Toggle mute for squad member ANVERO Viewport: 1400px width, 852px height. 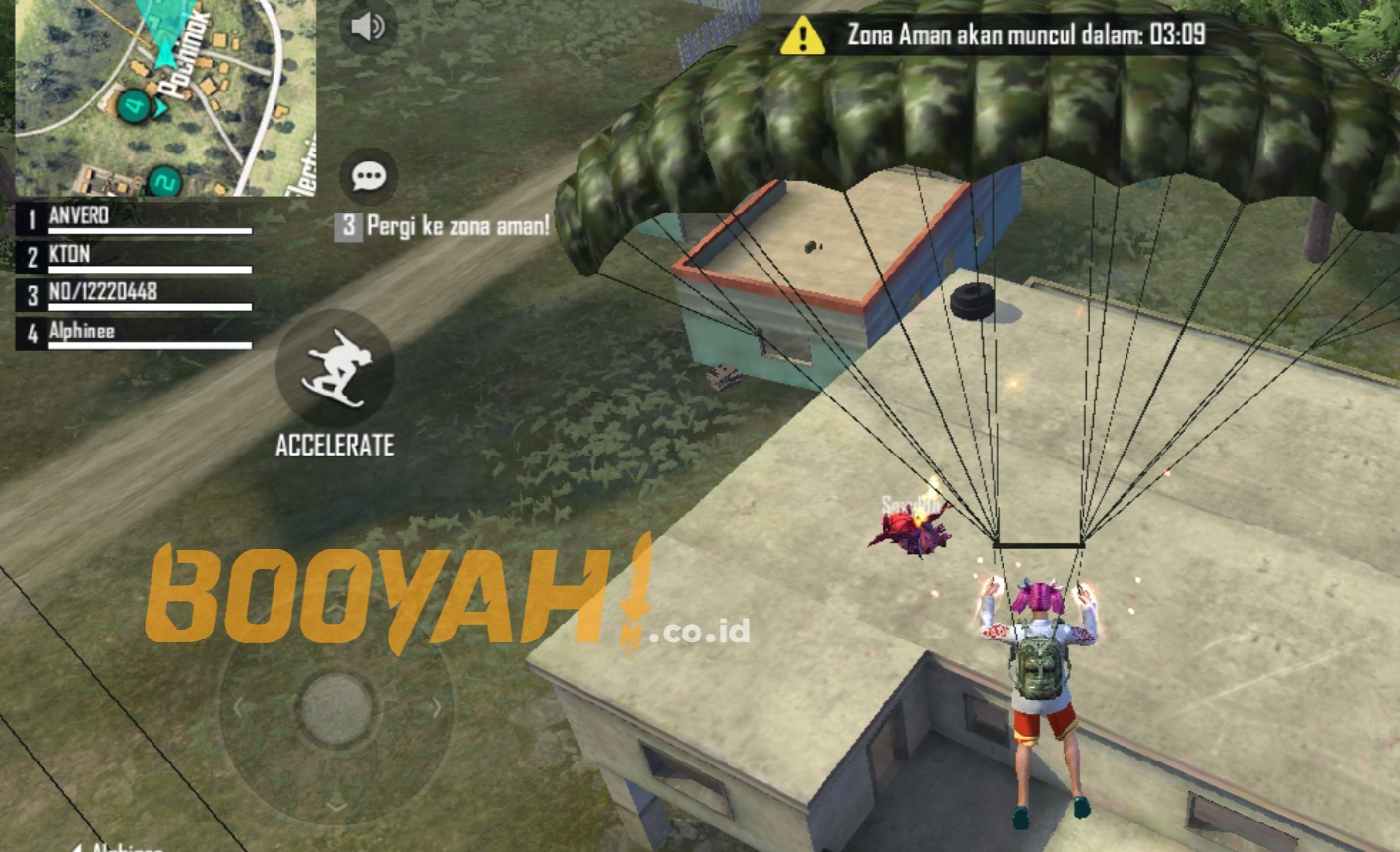(x=79, y=214)
